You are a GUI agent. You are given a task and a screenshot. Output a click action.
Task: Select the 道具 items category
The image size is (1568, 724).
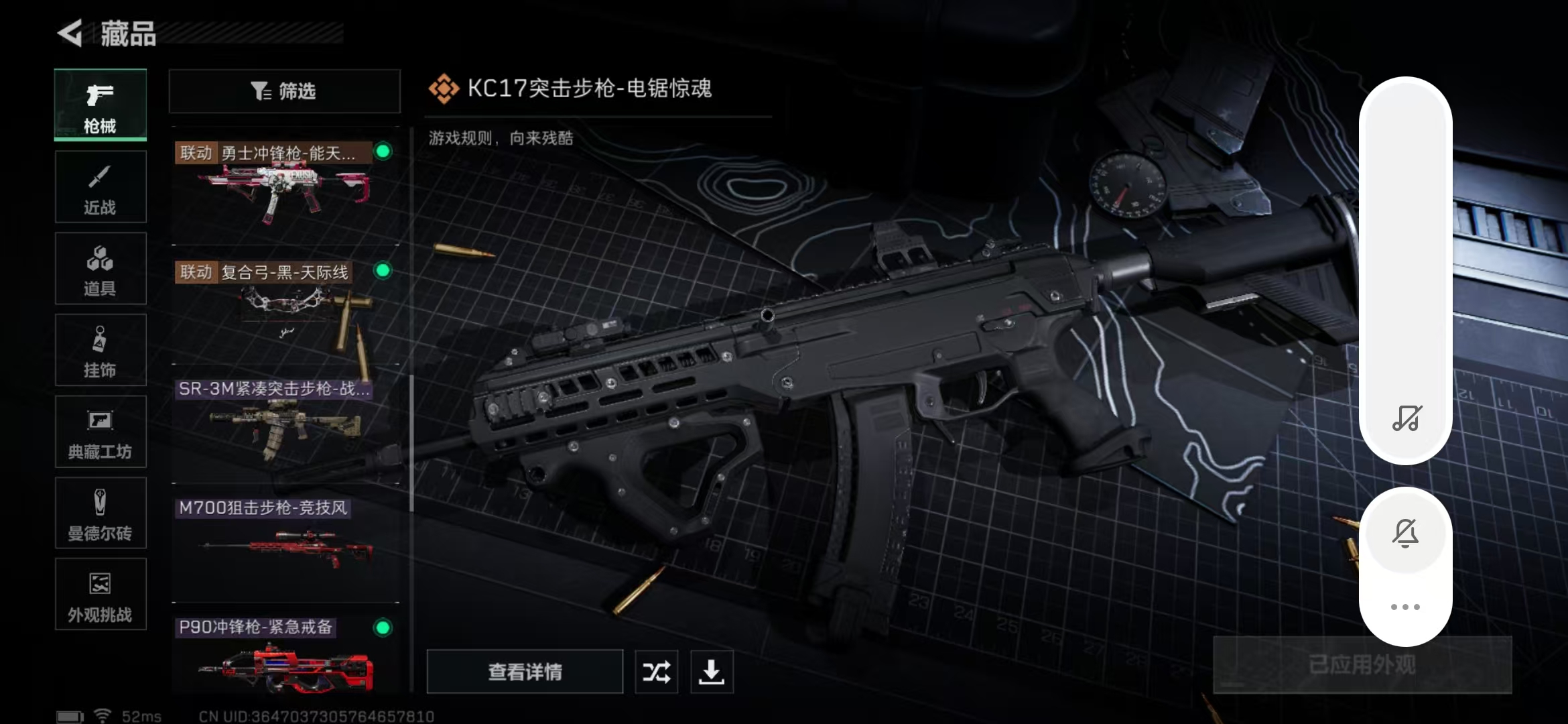pyautogui.click(x=101, y=269)
